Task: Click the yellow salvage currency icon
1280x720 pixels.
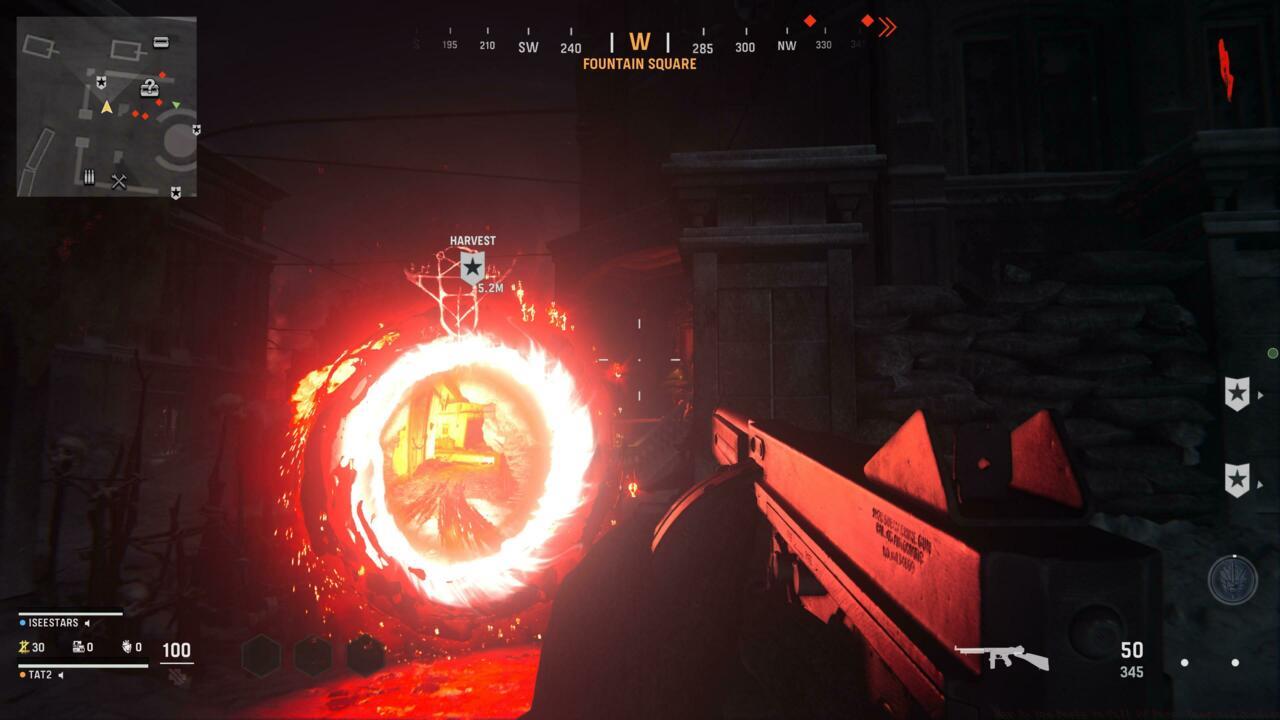Action: click(23, 647)
